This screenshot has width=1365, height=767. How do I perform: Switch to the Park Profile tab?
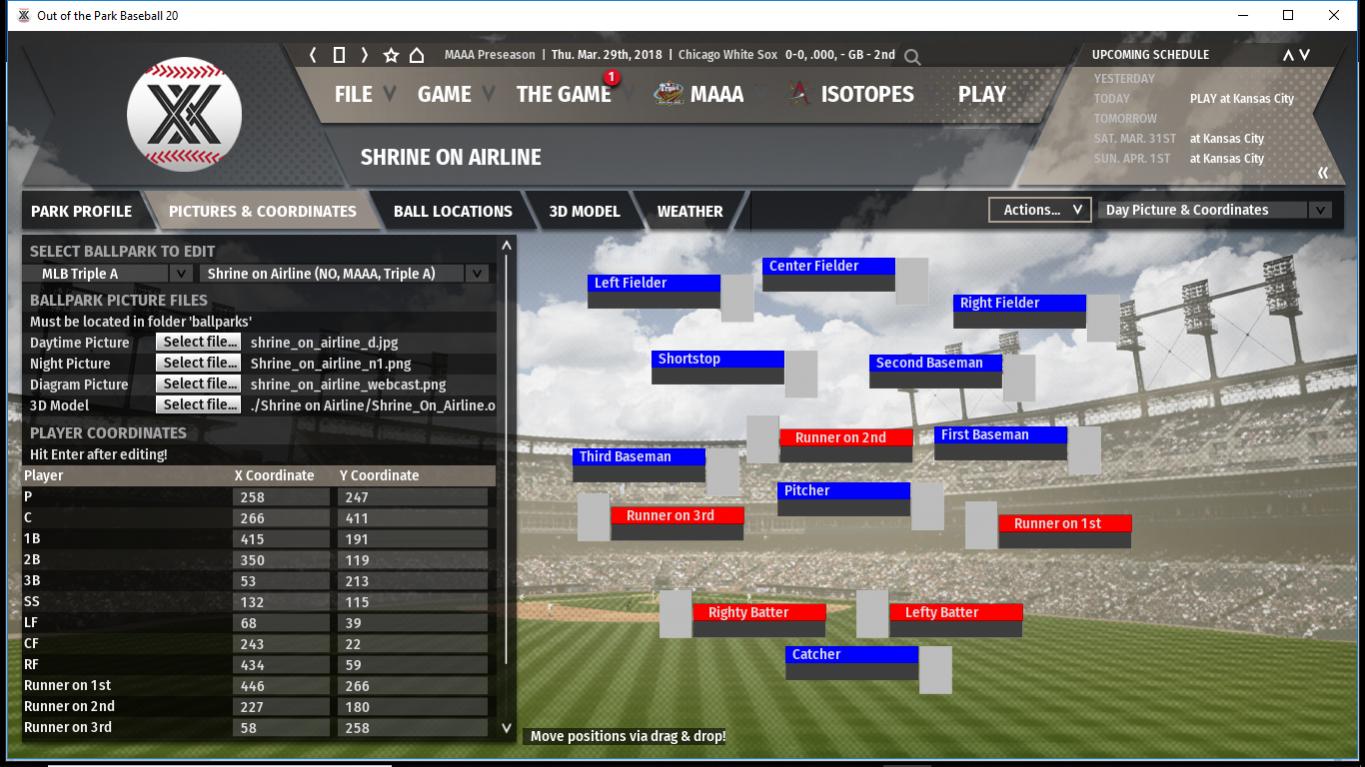click(81, 211)
